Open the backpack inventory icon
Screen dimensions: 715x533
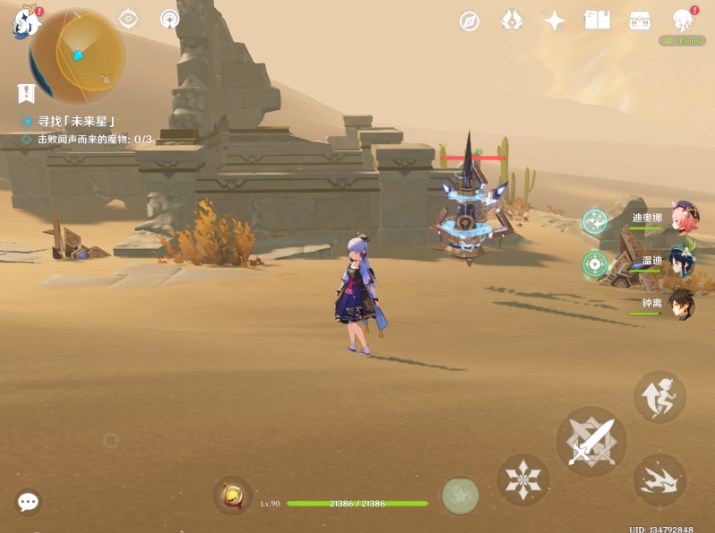click(x=640, y=20)
